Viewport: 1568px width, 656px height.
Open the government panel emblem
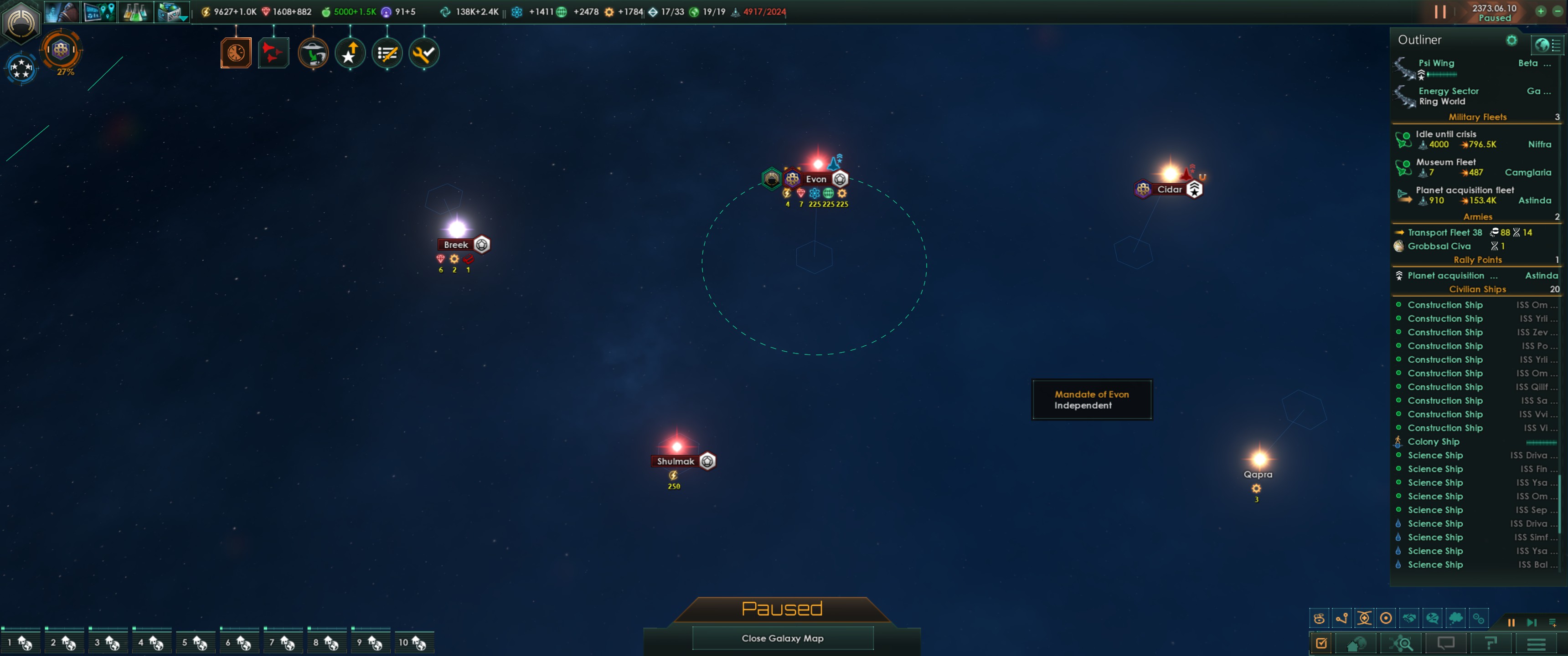pyautogui.click(x=21, y=24)
